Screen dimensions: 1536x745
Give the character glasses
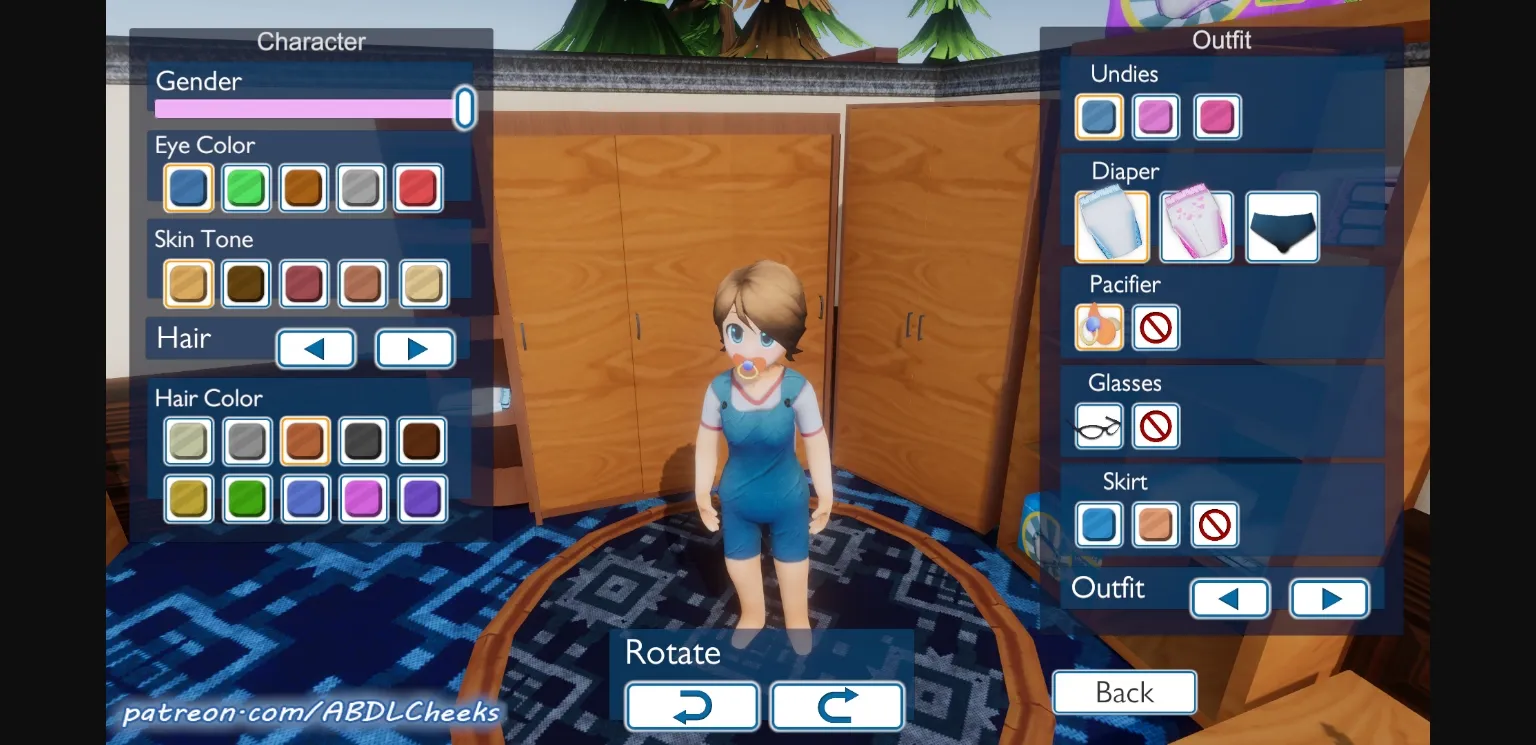1097,426
